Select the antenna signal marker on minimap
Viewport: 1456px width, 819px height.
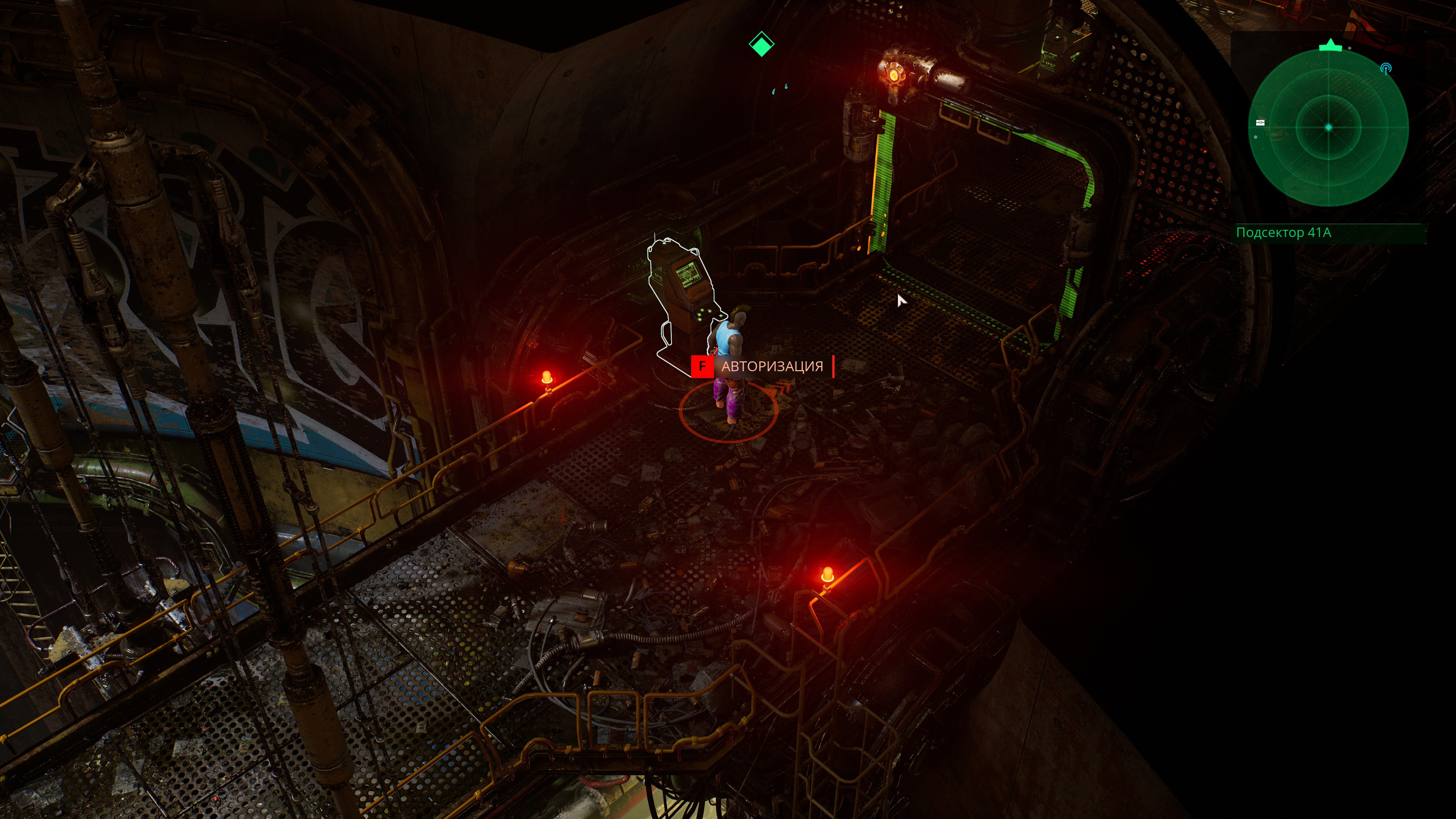(1385, 68)
